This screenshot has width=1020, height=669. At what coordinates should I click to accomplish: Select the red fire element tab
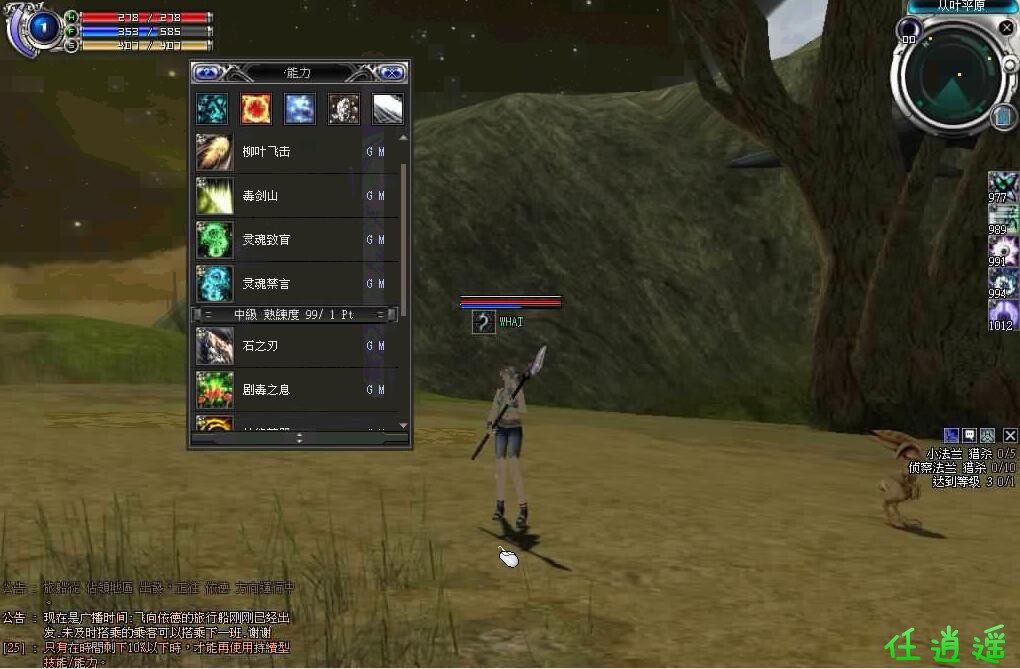click(x=256, y=109)
